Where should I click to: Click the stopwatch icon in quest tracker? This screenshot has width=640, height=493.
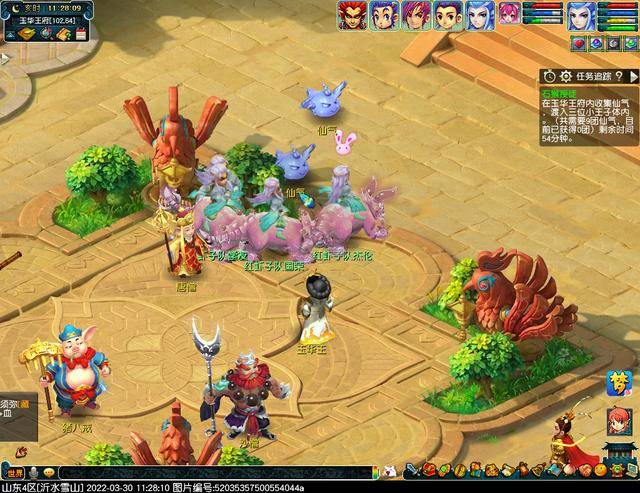549,75
